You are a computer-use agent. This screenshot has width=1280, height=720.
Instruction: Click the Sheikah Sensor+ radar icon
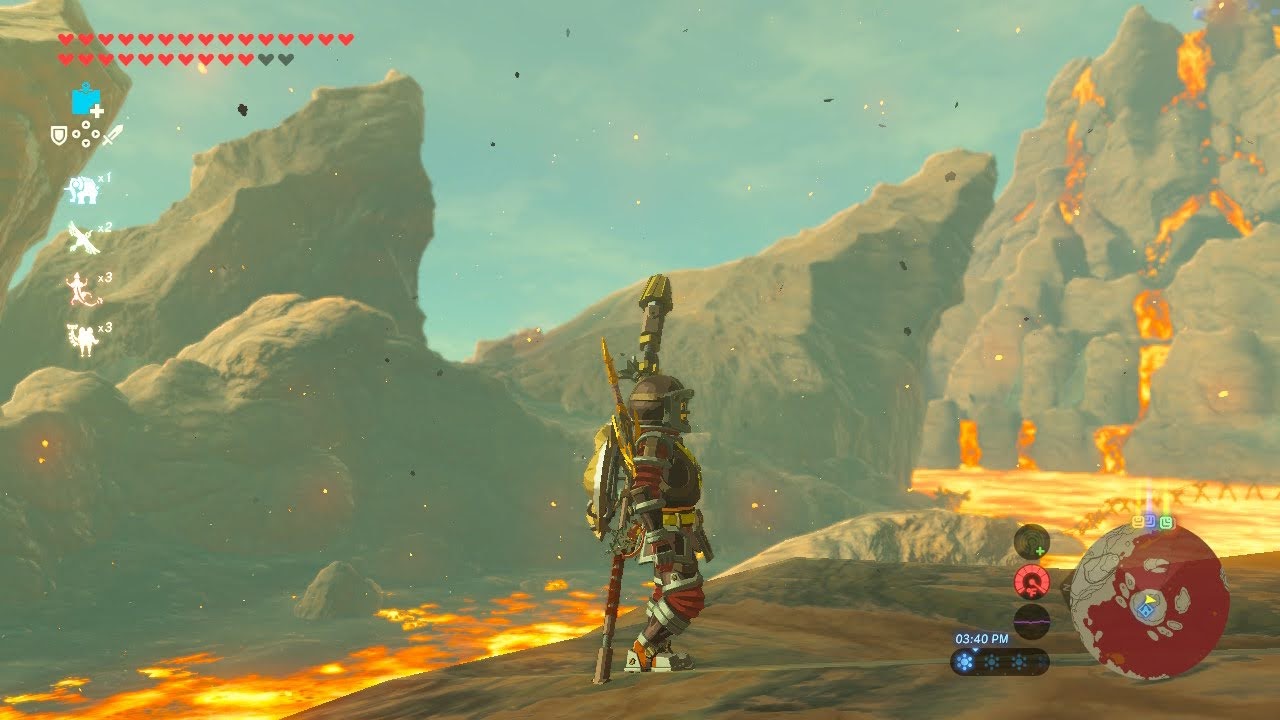click(1031, 542)
